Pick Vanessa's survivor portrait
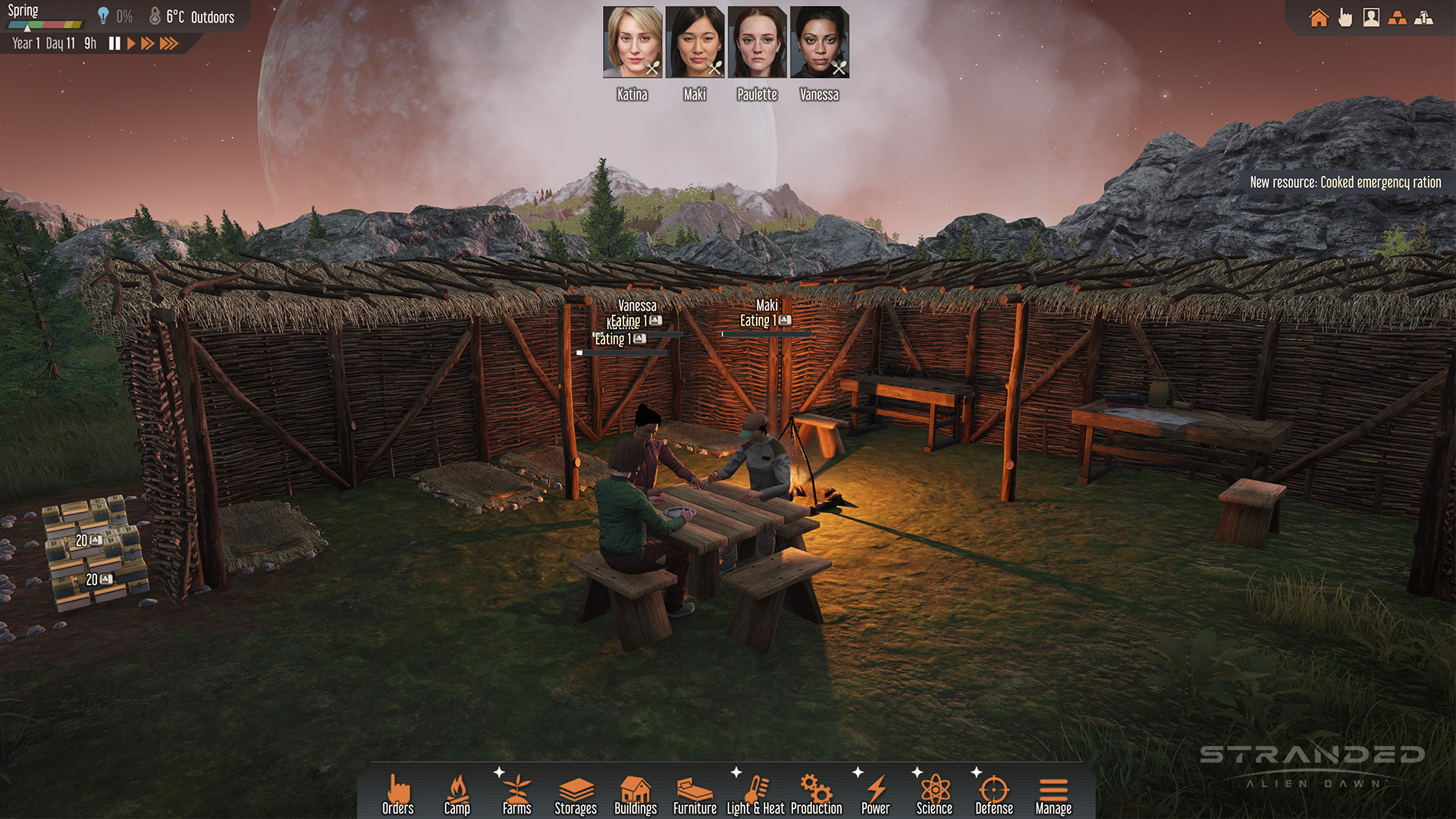 [819, 42]
